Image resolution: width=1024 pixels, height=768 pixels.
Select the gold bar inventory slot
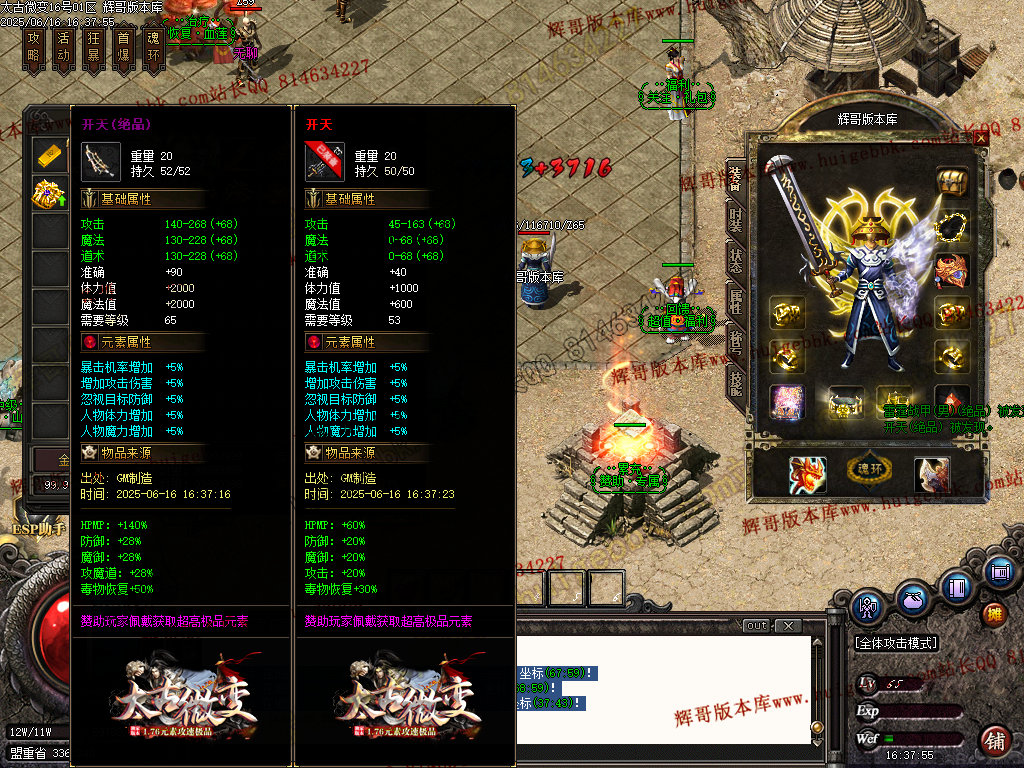[49, 156]
